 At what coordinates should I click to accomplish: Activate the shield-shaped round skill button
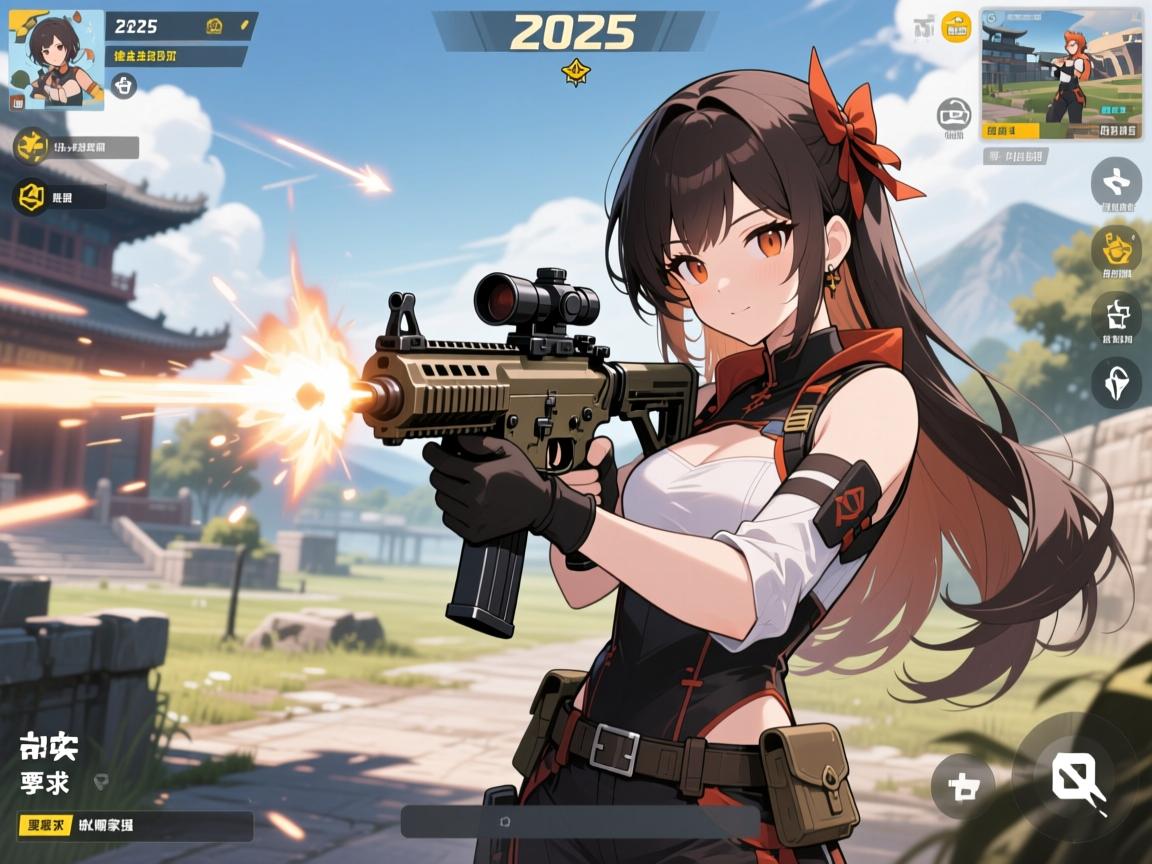tap(1116, 382)
